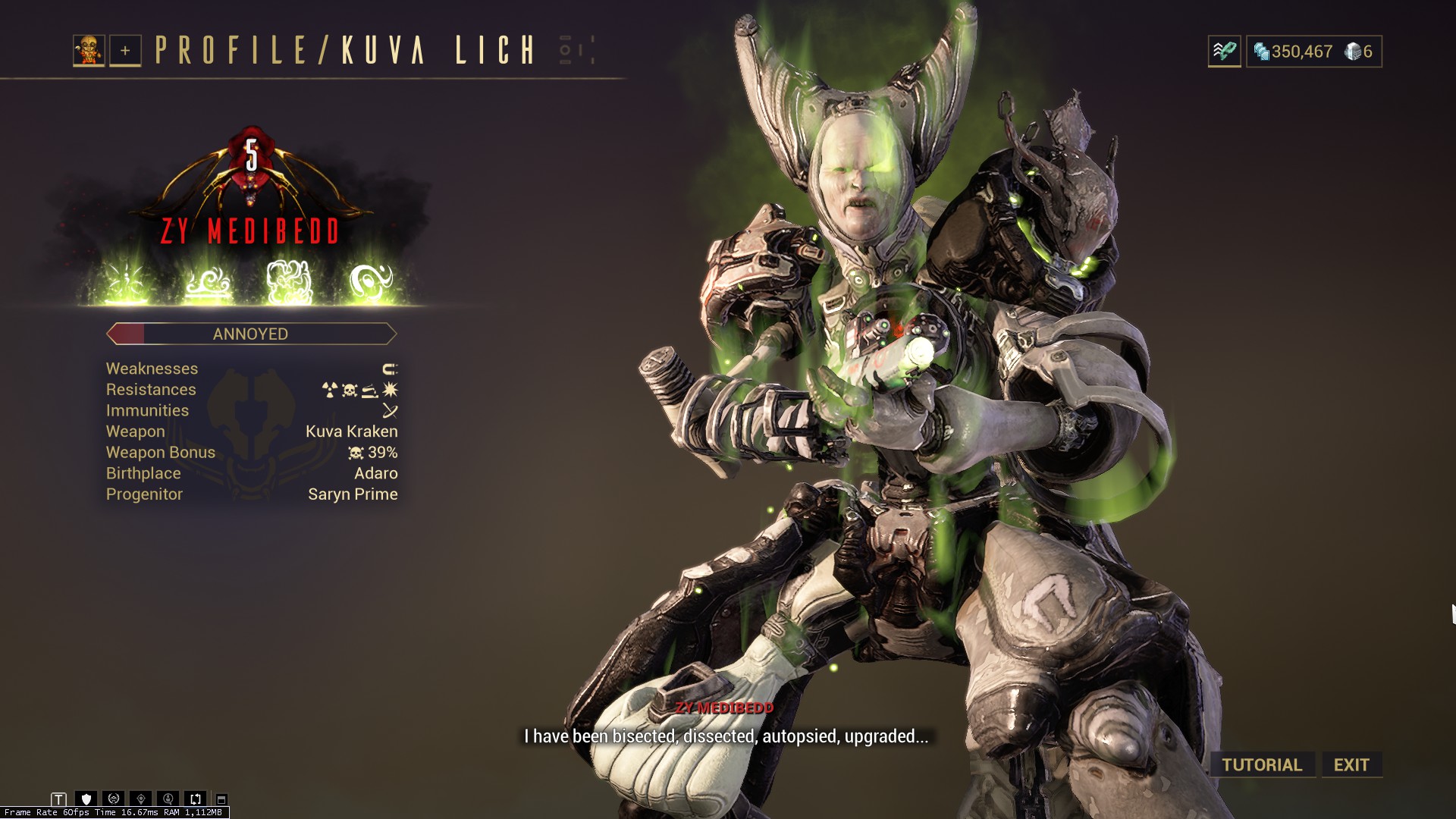Select the plus button beside the avatar

point(125,51)
